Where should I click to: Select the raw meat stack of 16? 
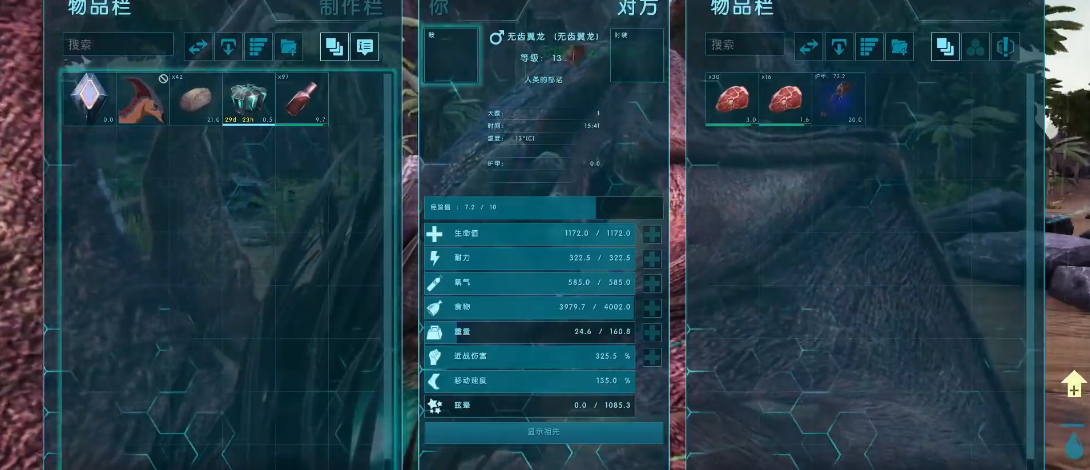pyautogui.click(x=785, y=99)
